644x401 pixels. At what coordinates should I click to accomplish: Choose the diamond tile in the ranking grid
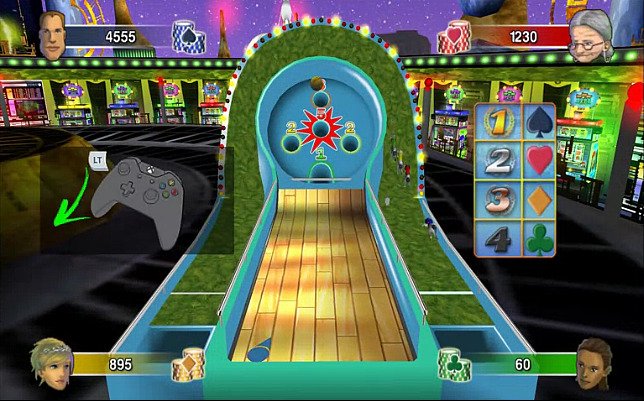(538, 200)
